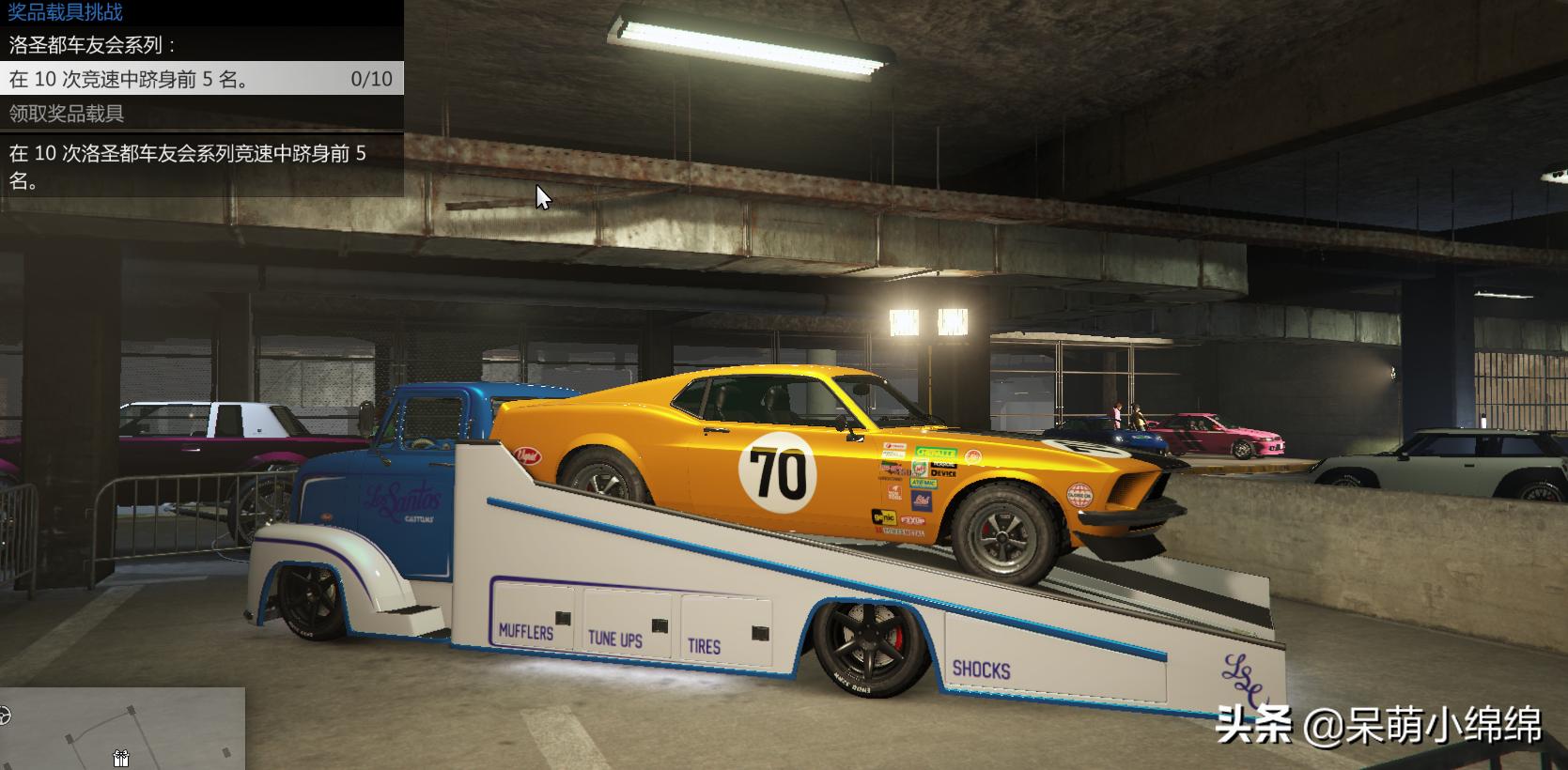The height and width of the screenshot is (770, 1568).
Task: Click the ATOMIC sticker on the race car
Action: click(923, 483)
